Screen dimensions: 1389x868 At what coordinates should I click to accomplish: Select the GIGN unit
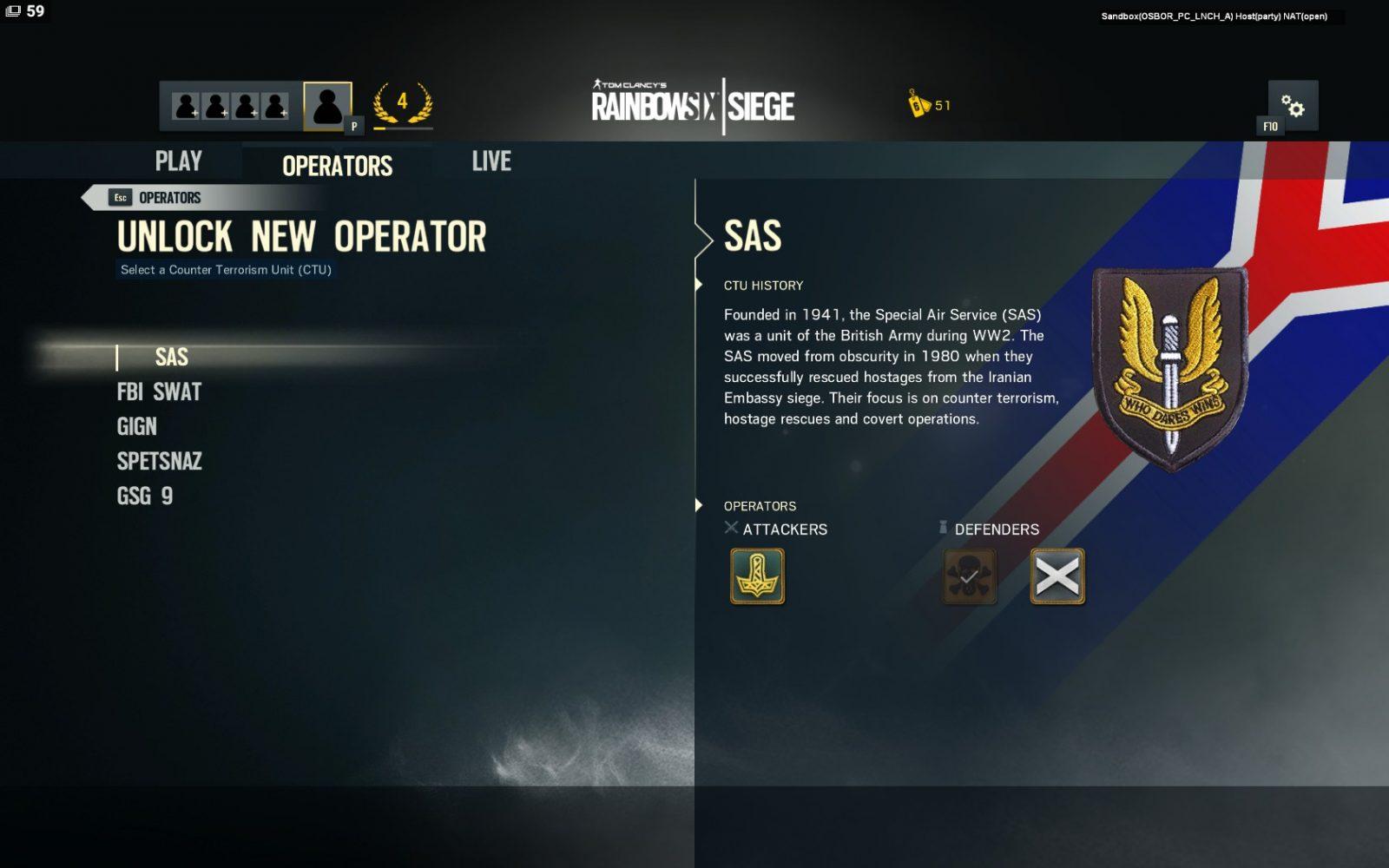tap(137, 427)
